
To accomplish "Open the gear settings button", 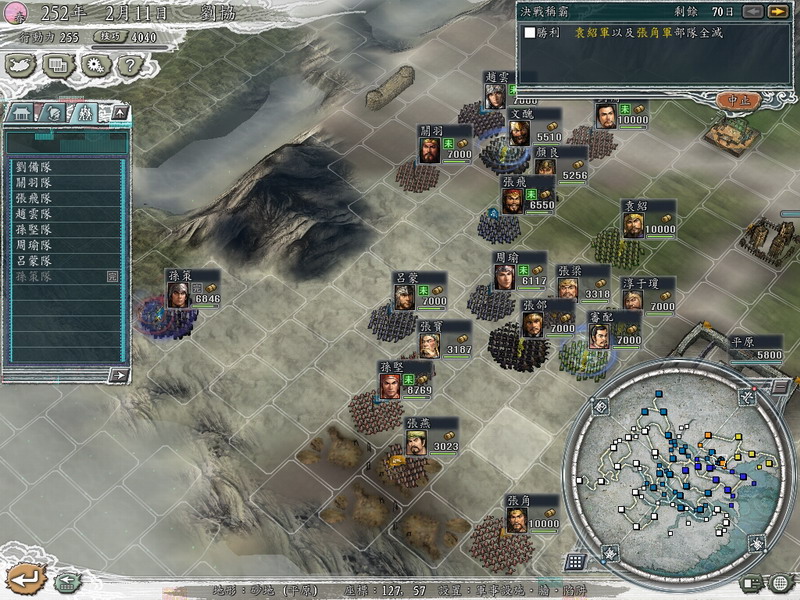I will (x=93, y=65).
